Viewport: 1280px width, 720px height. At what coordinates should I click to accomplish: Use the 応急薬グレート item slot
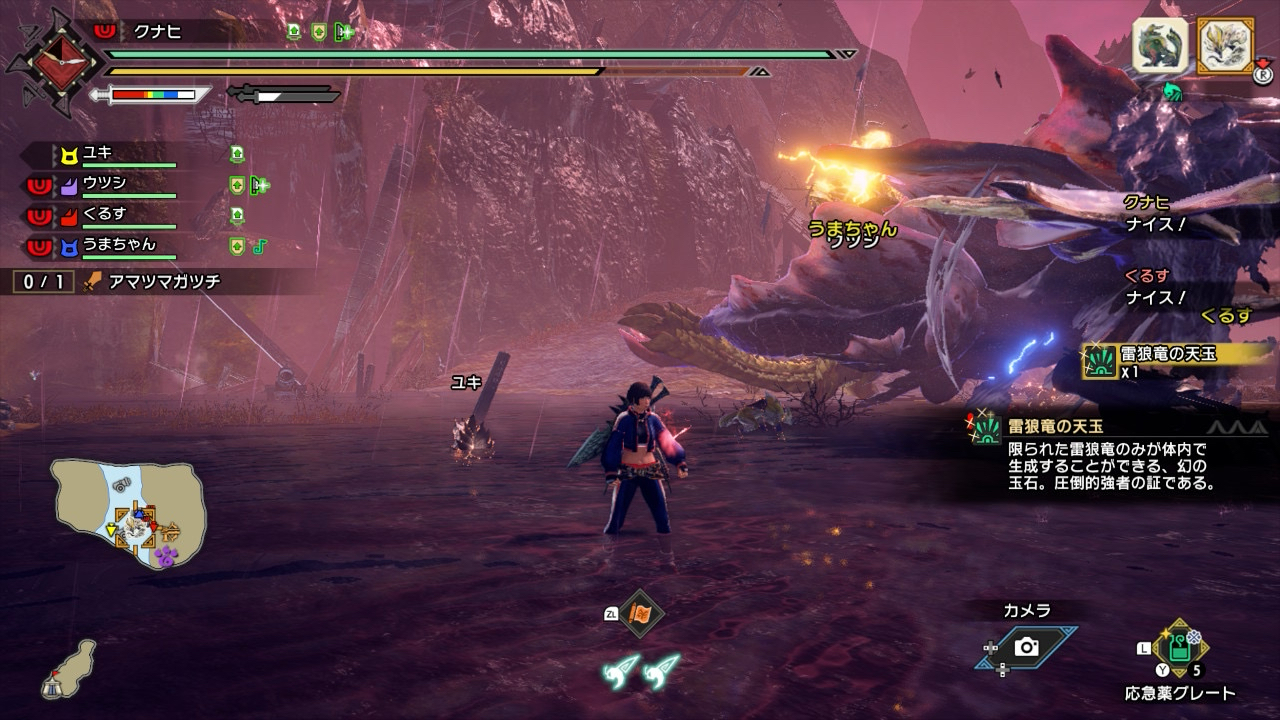(1181, 648)
